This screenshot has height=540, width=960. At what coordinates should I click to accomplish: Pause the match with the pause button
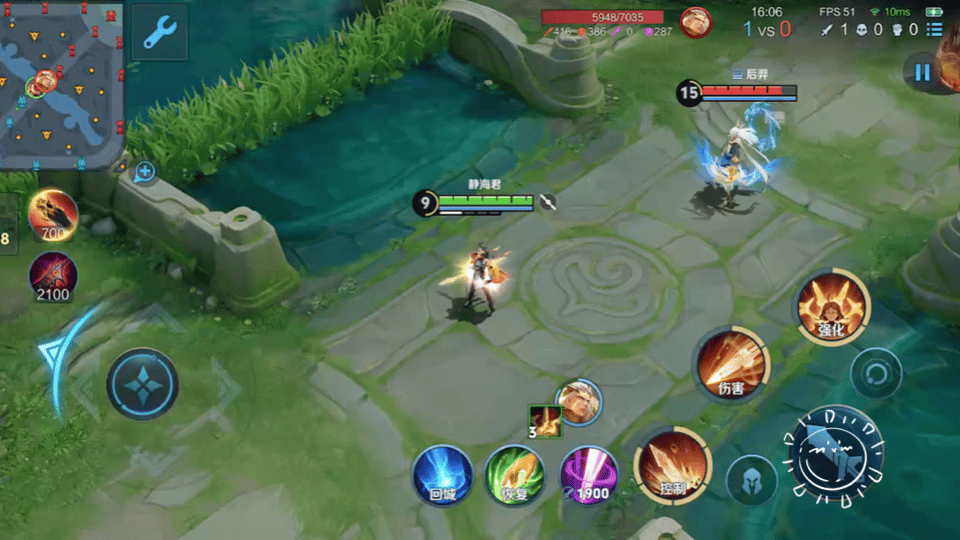point(922,72)
